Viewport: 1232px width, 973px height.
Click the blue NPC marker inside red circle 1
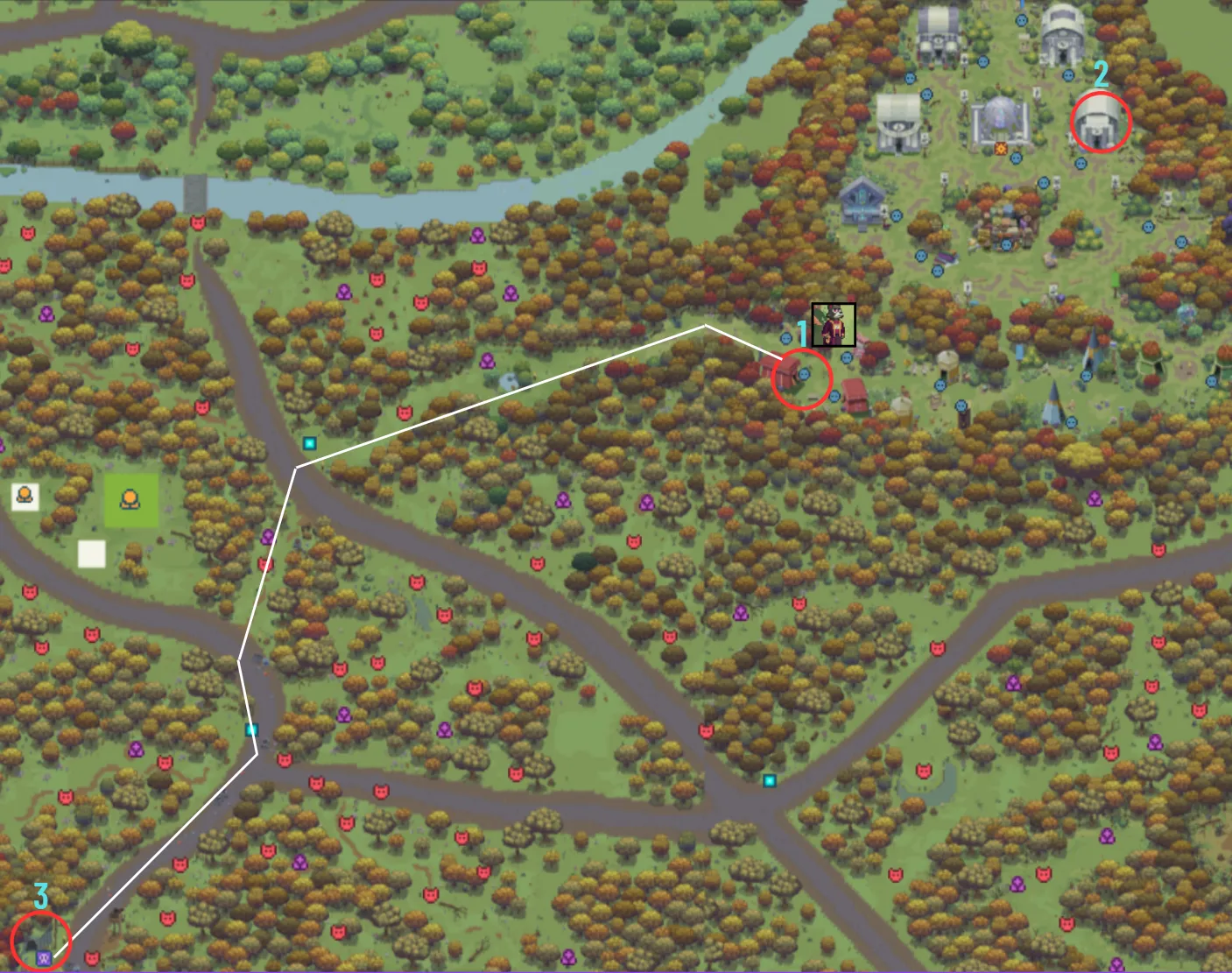tap(805, 373)
